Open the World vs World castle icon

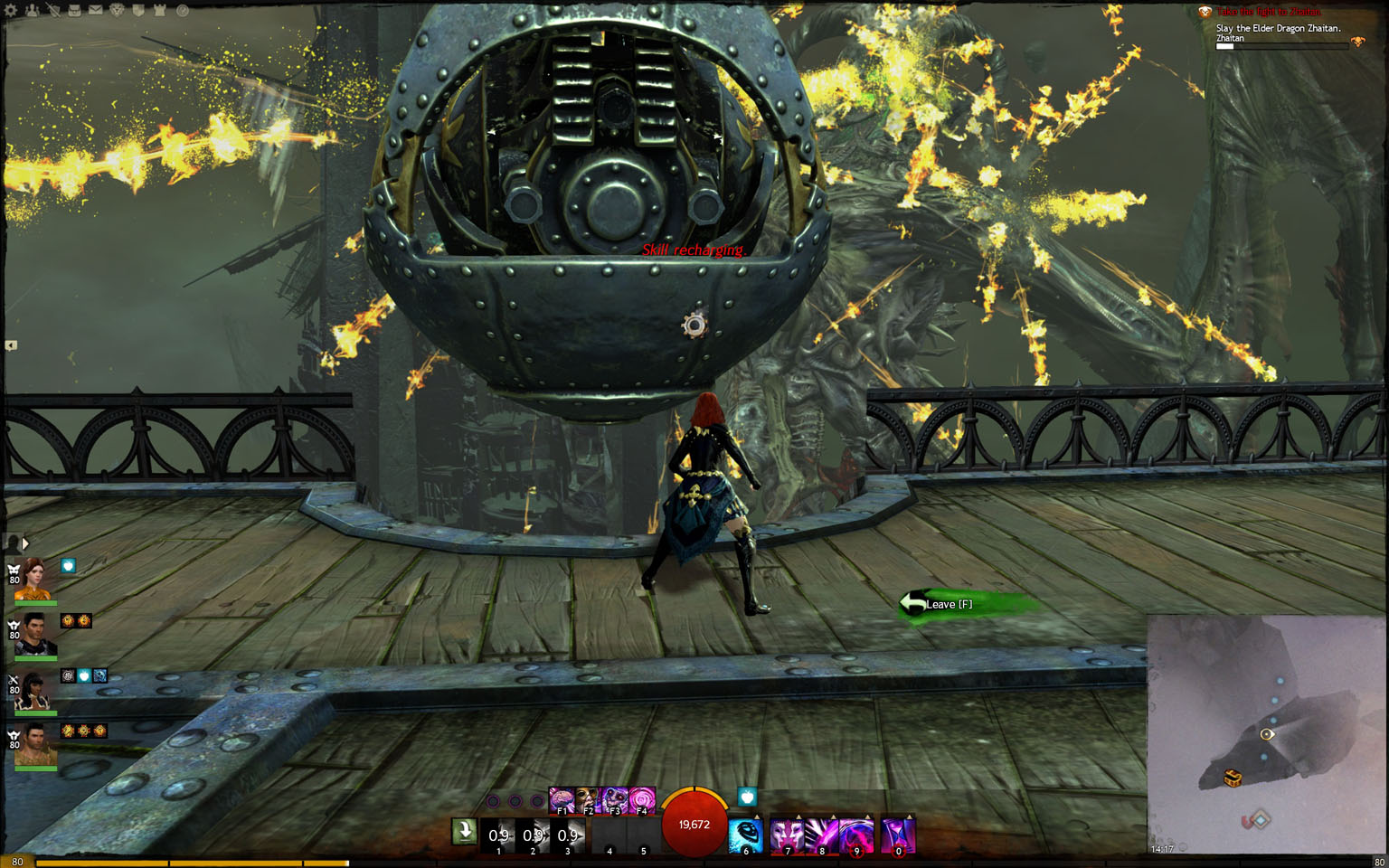[x=159, y=11]
